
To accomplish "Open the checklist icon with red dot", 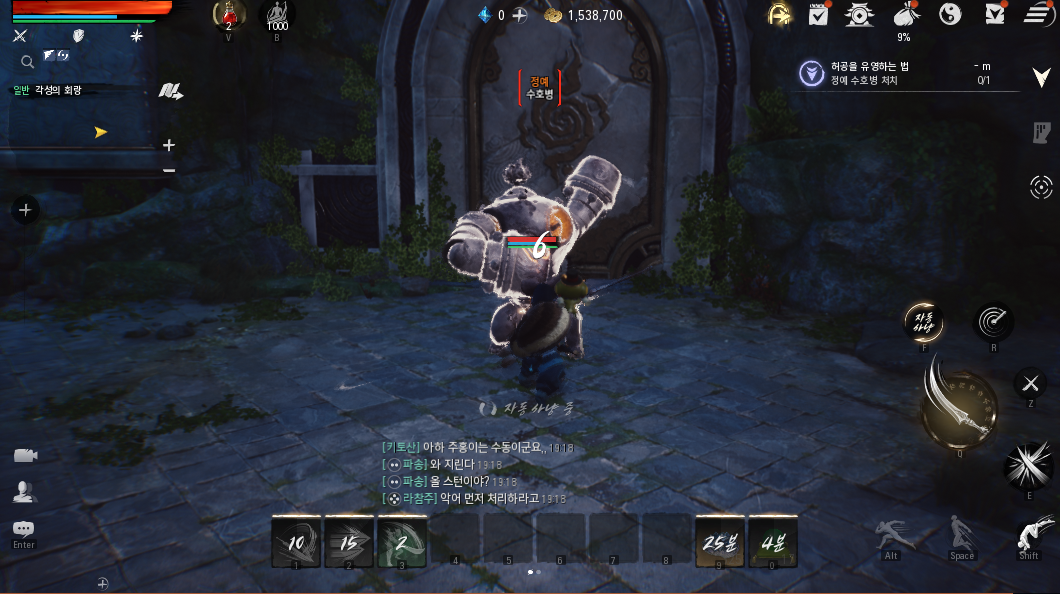I will [x=819, y=14].
